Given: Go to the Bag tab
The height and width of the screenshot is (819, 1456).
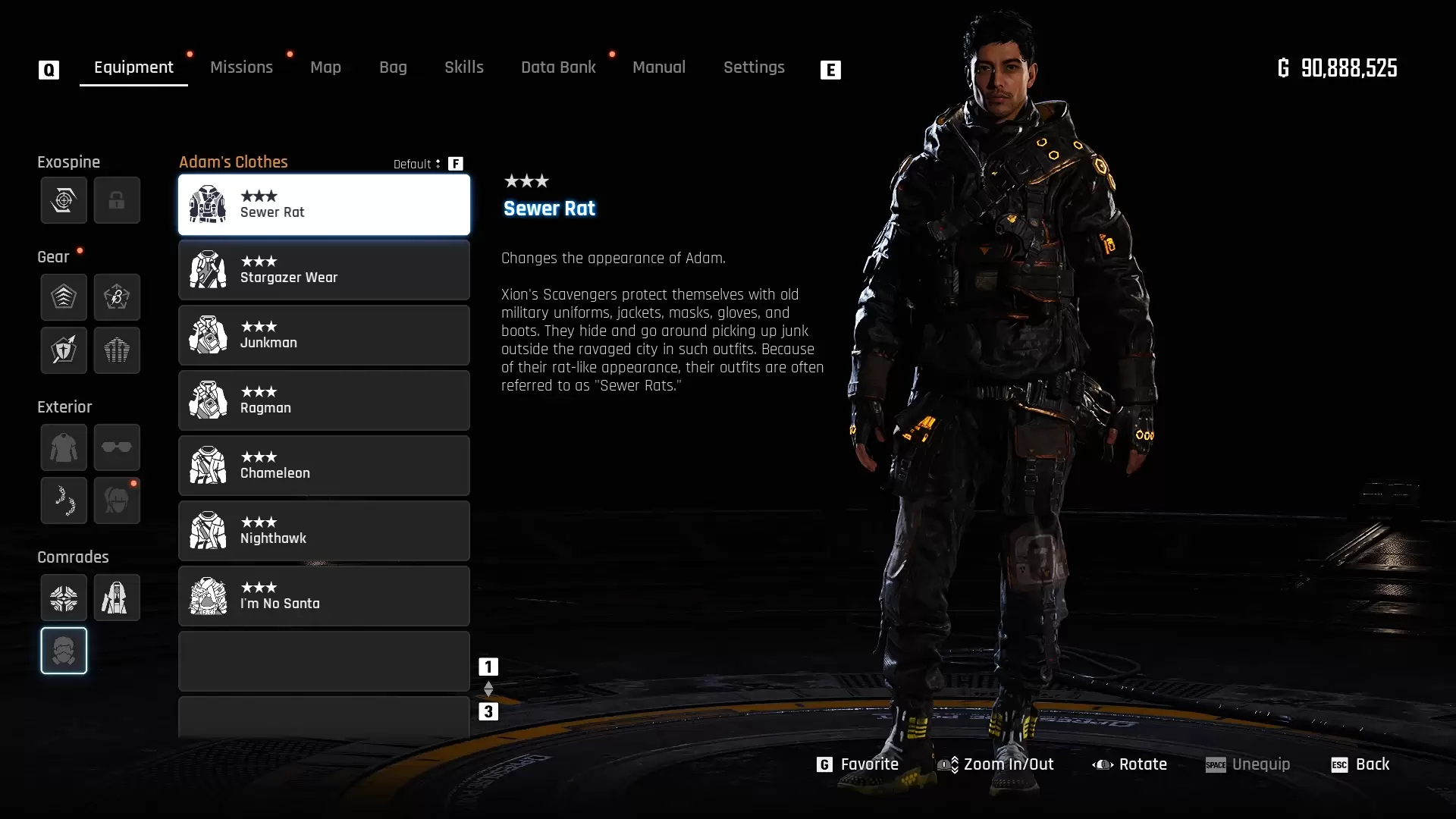Looking at the screenshot, I should pos(393,67).
